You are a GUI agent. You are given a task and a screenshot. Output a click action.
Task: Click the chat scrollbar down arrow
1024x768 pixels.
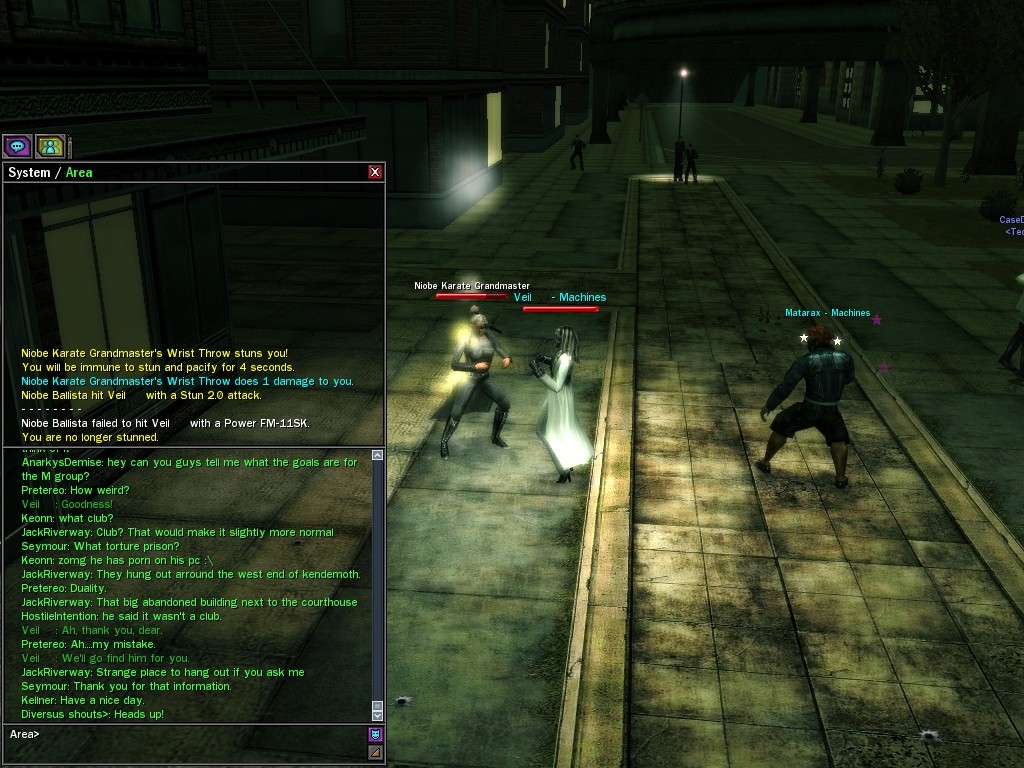377,715
